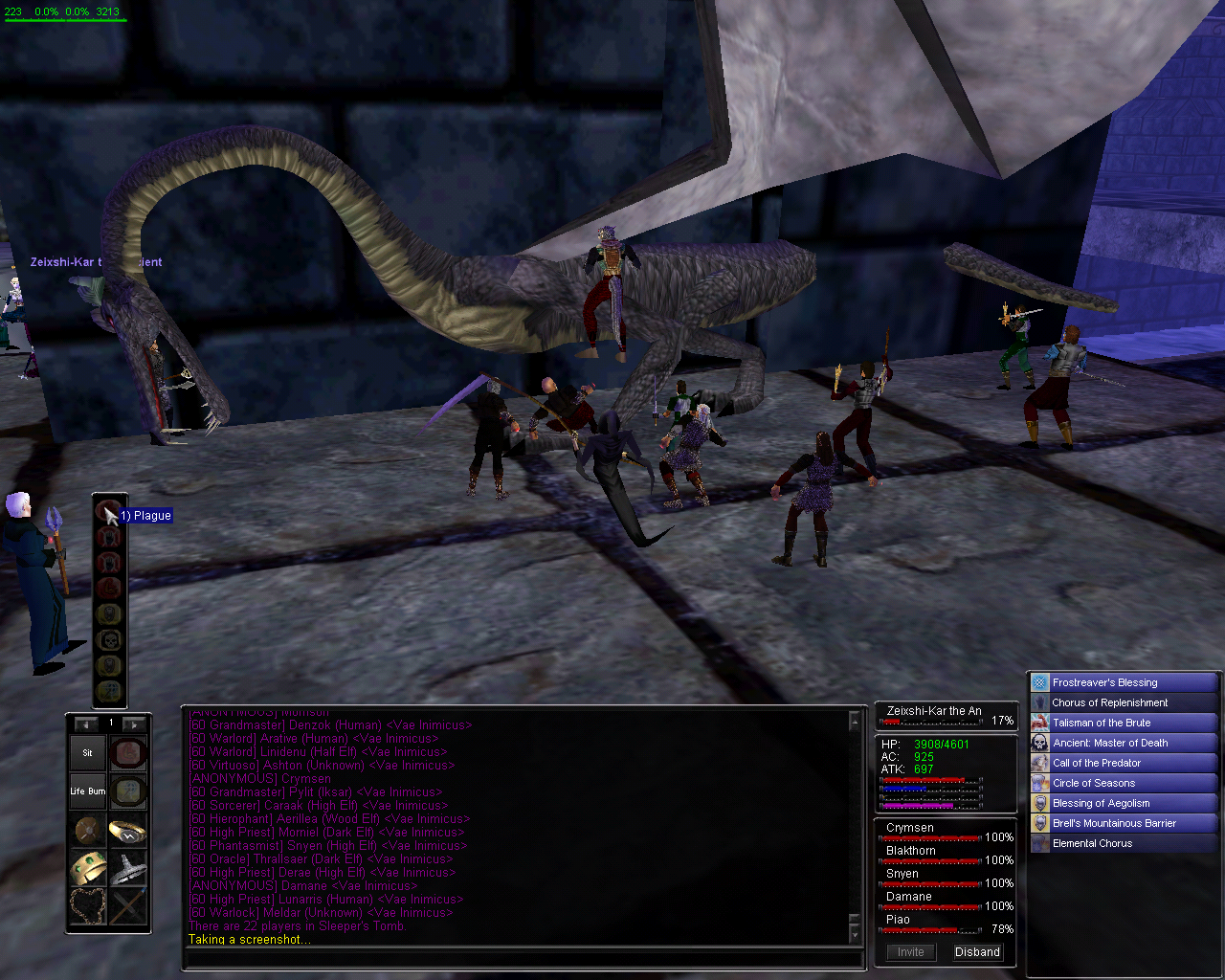Viewport: 1225px width, 980px height.
Task: Disband the group
Action: (x=977, y=952)
